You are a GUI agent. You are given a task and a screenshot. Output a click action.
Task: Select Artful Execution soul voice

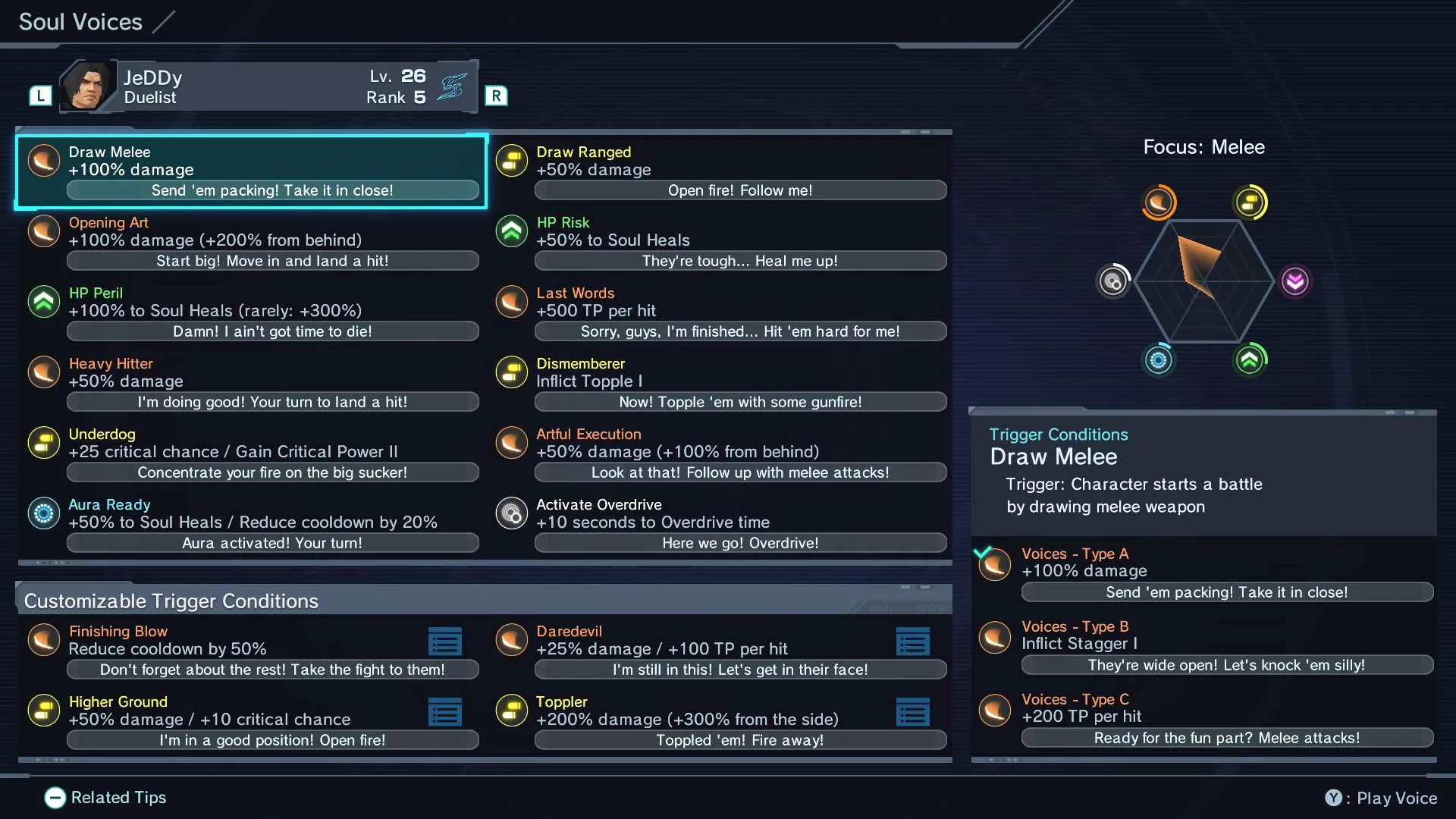click(x=720, y=453)
